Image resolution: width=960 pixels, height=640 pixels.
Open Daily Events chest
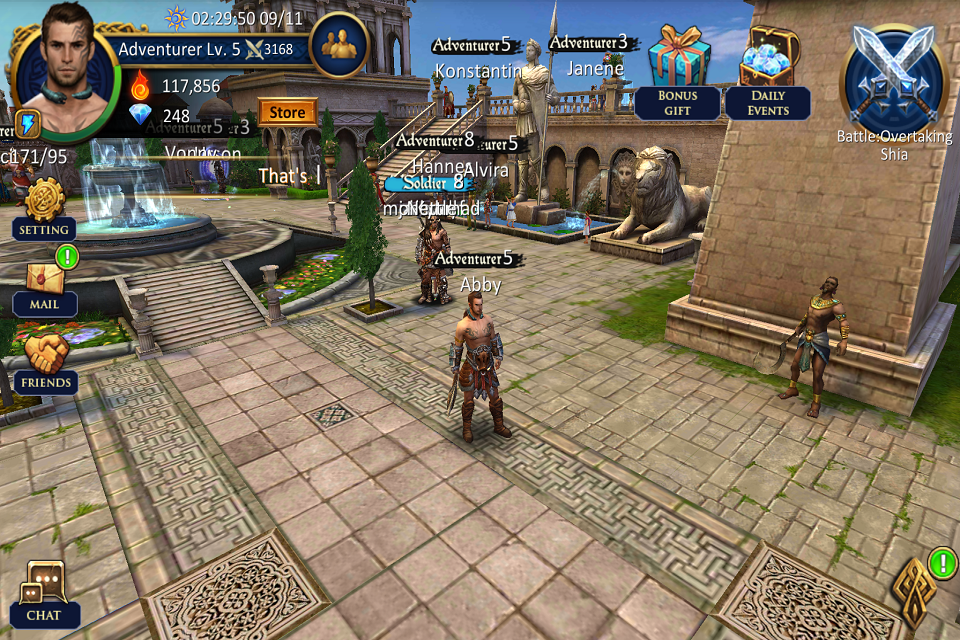pos(768,70)
